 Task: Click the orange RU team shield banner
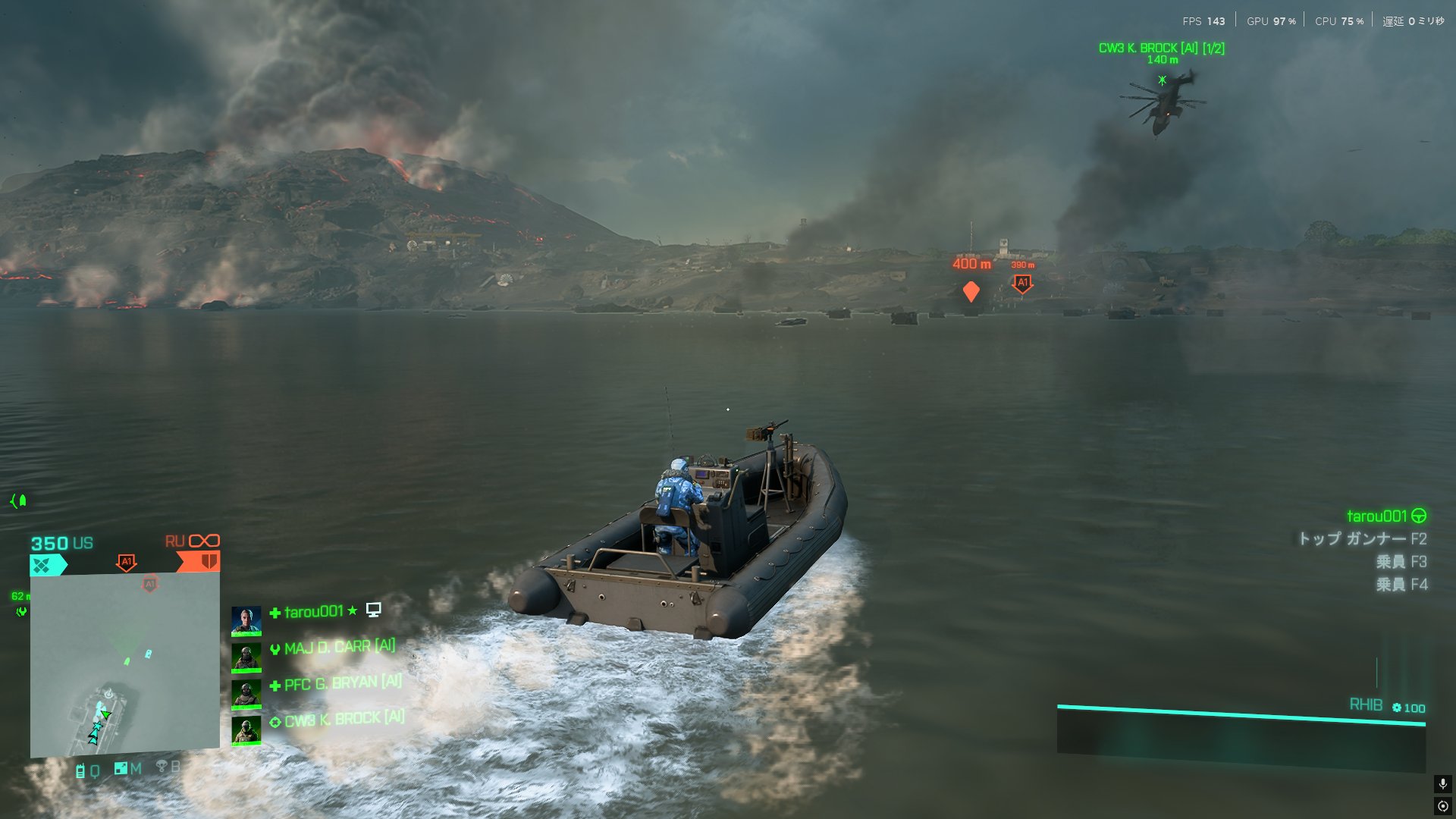(x=200, y=562)
